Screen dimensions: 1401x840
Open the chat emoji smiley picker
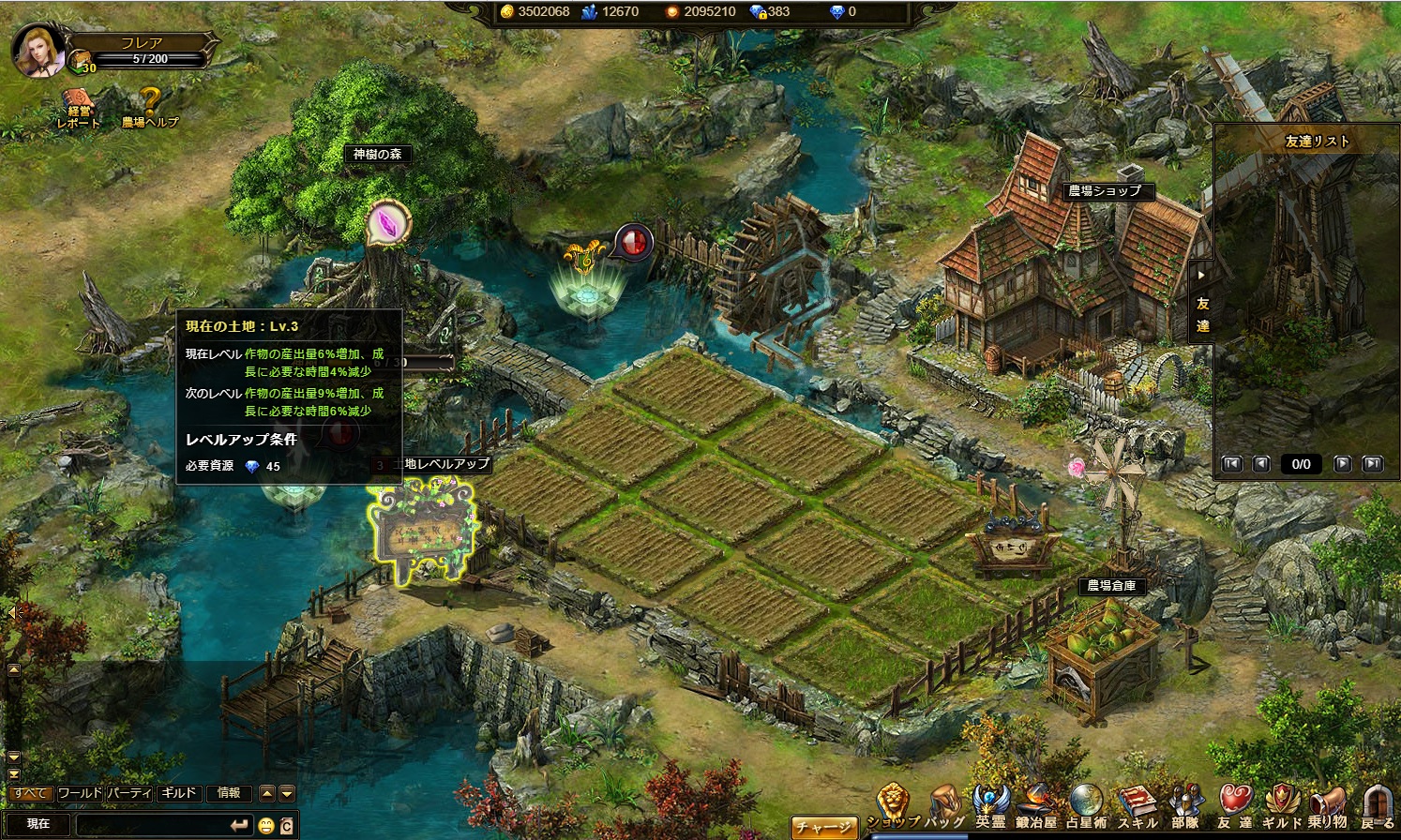pos(266,825)
